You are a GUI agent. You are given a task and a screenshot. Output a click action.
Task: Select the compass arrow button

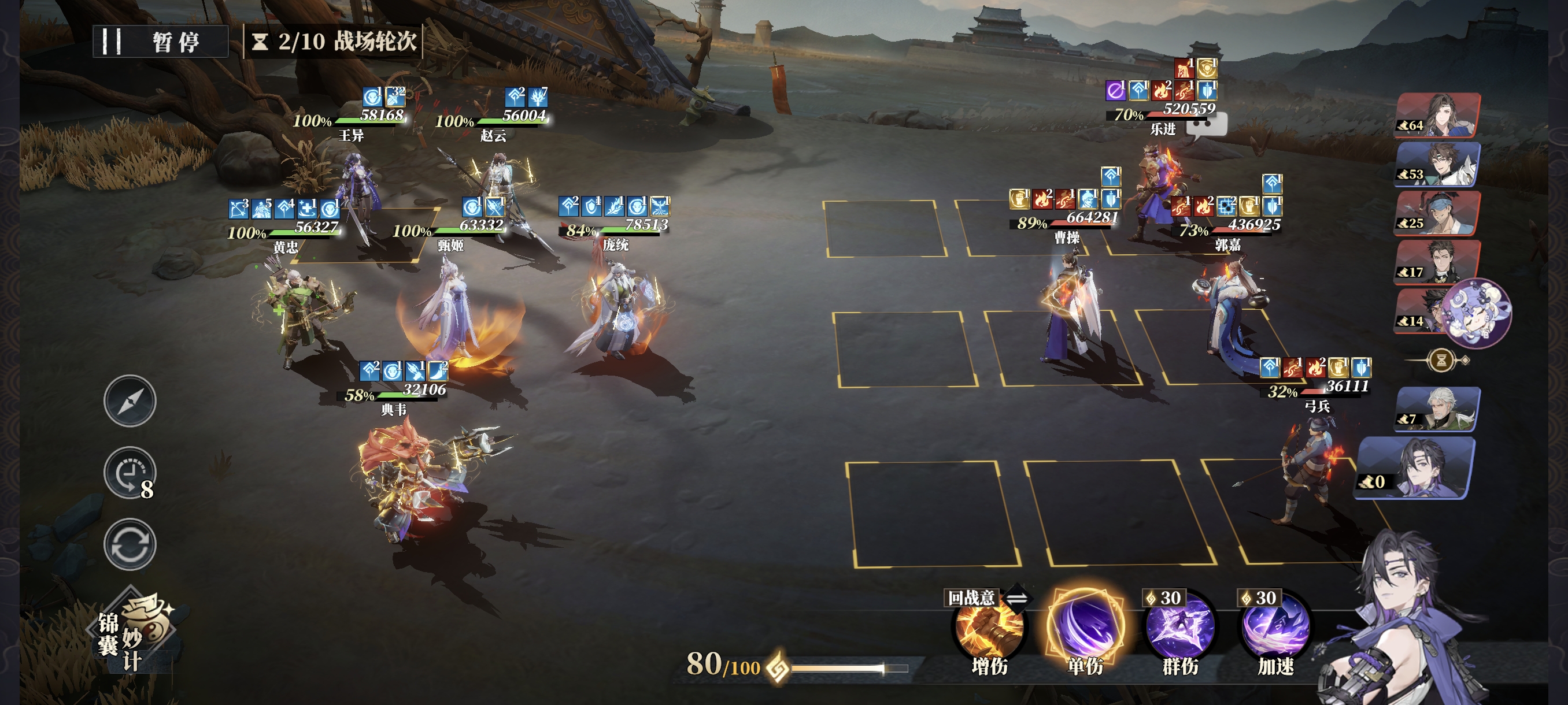click(x=130, y=401)
